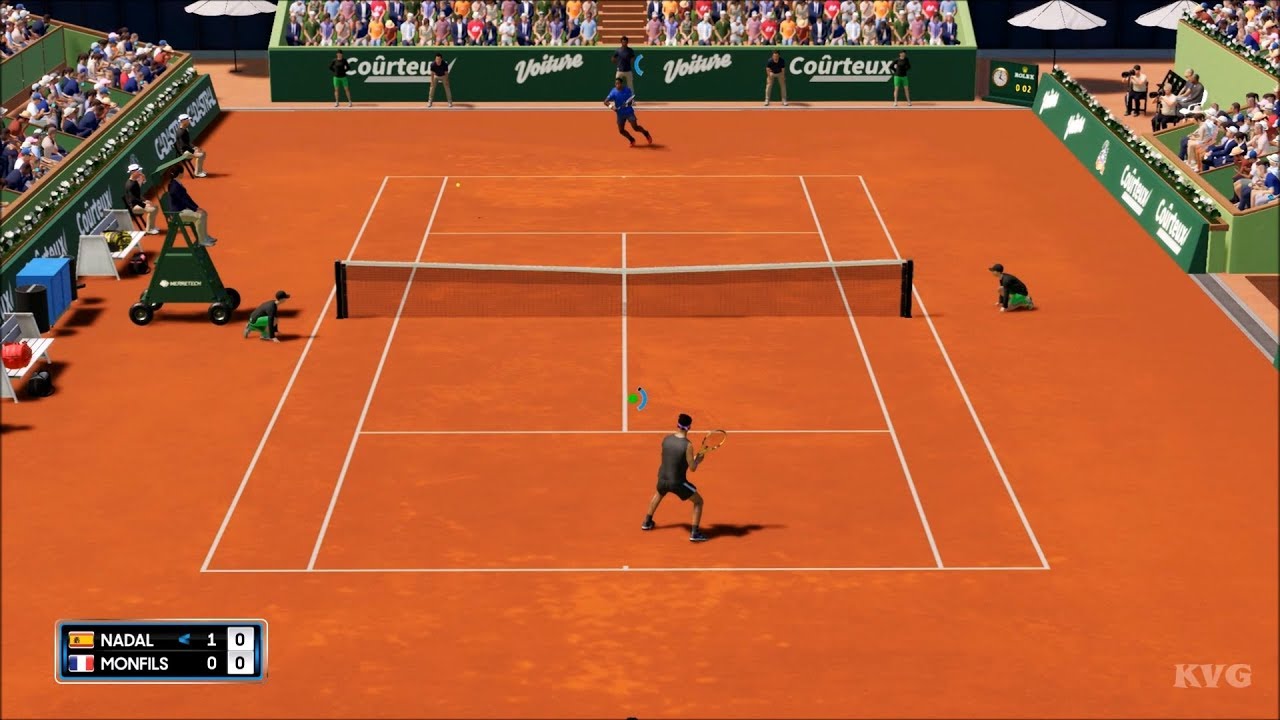The width and height of the screenshot is (1280, 720).
Task: Select the MONFILS name label on the scoreboard
Action: pos(133,663)
